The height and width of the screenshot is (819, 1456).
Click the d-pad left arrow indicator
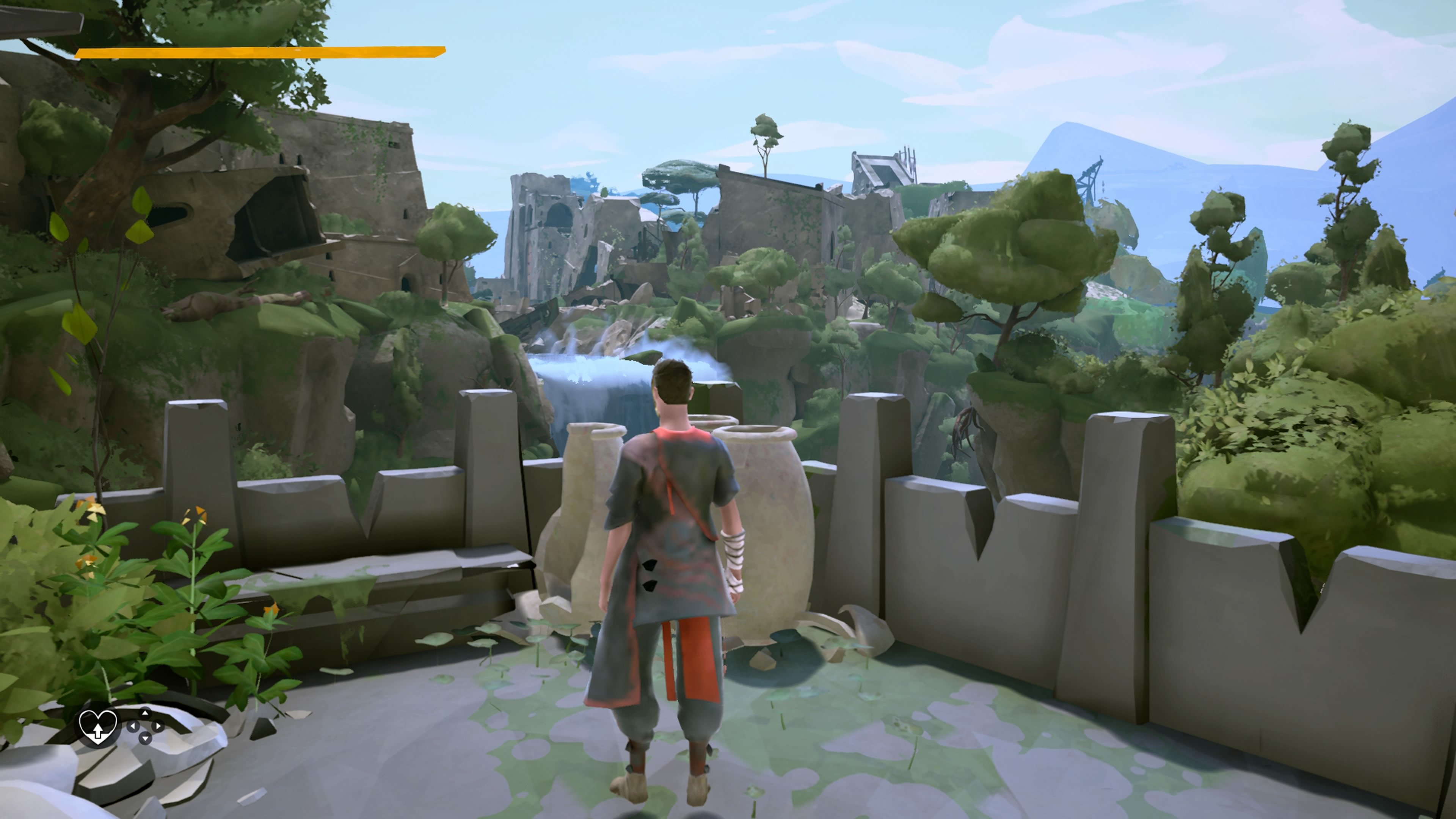[133, 727]
